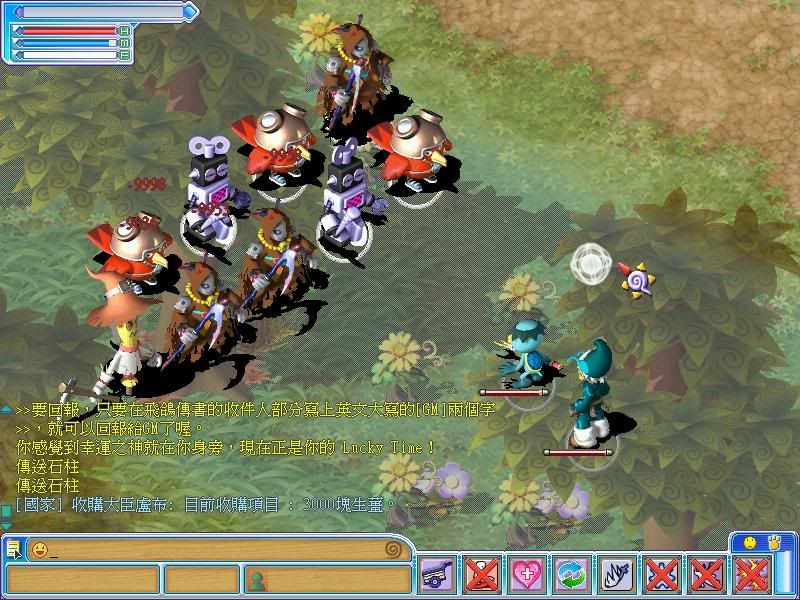Click the blue-green swap arrows icon

[571, 575]
